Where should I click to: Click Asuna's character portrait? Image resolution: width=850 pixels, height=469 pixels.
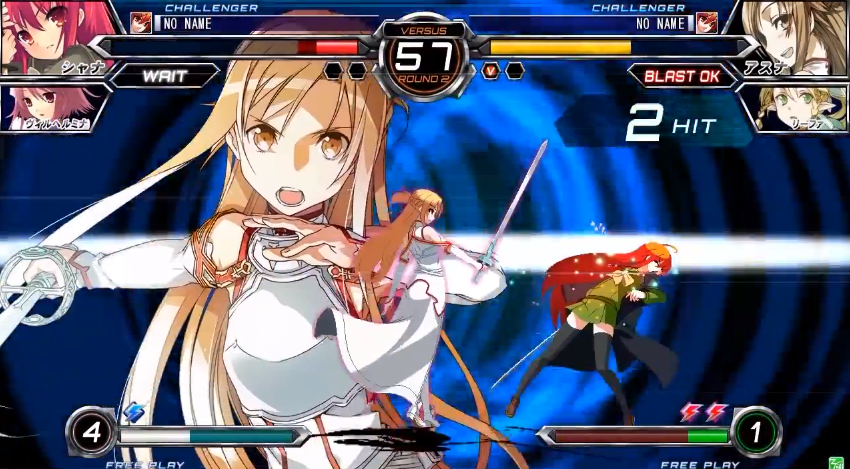pyautogui.click(x=800, y=38)
